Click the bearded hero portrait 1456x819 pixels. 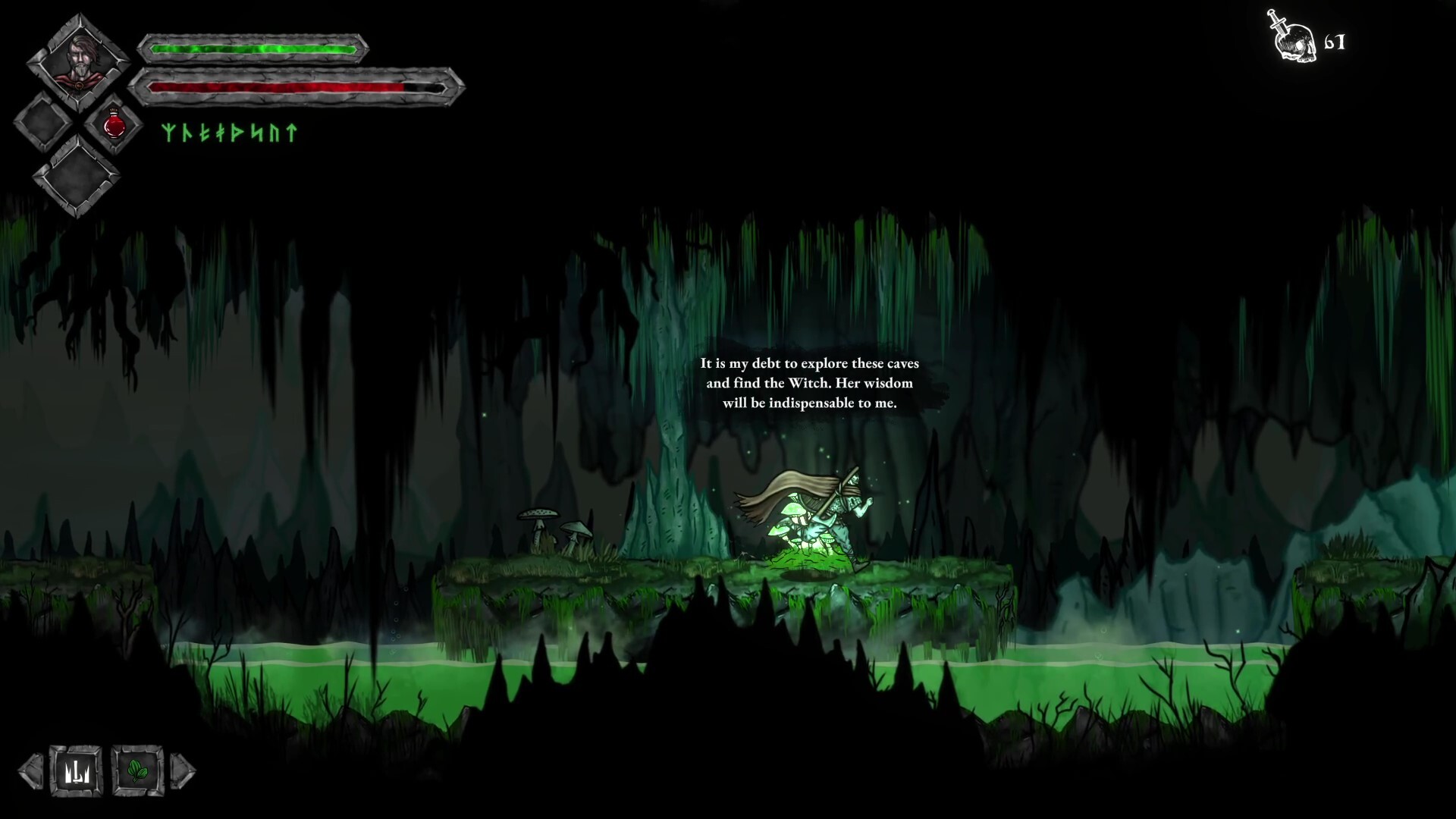point(77,61)
